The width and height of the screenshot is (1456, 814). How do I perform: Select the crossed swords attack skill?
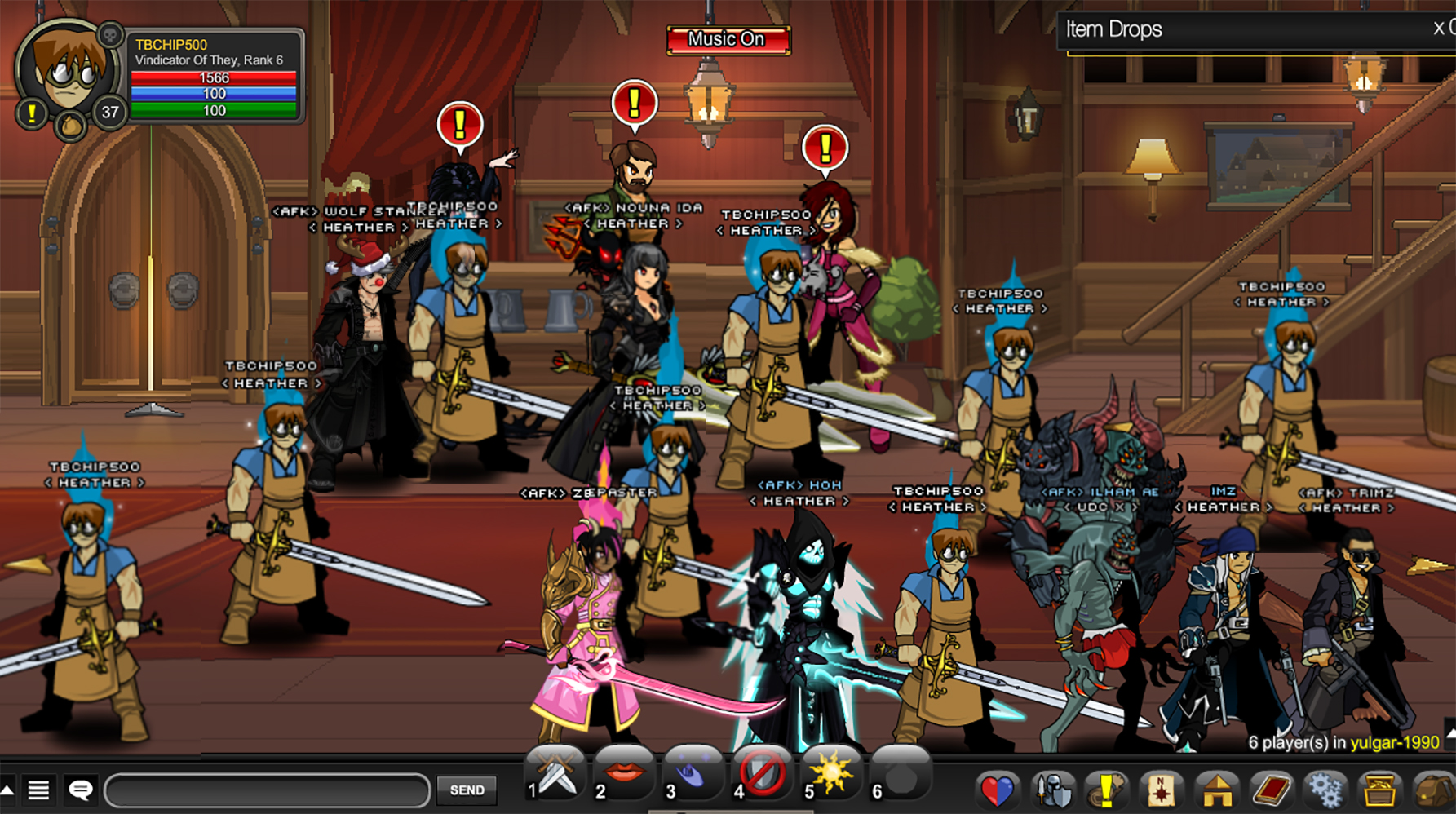559,776
